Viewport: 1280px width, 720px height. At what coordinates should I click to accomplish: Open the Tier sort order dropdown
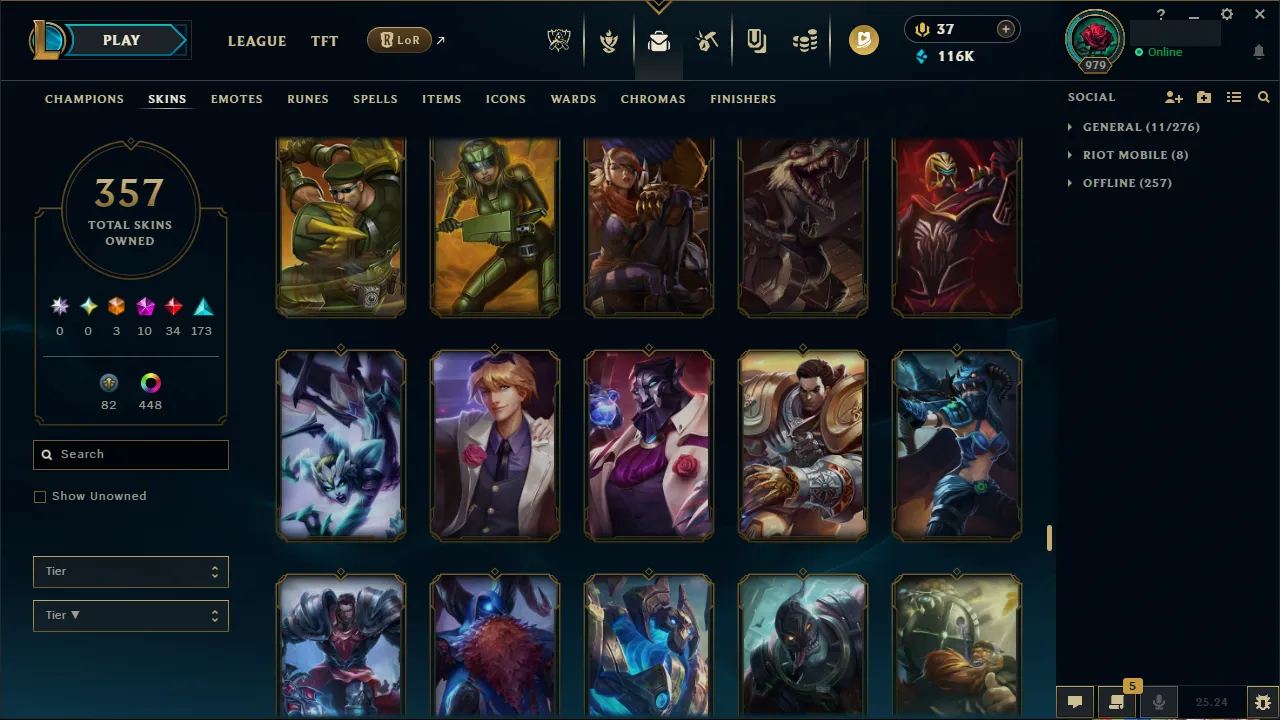(130, 615)
